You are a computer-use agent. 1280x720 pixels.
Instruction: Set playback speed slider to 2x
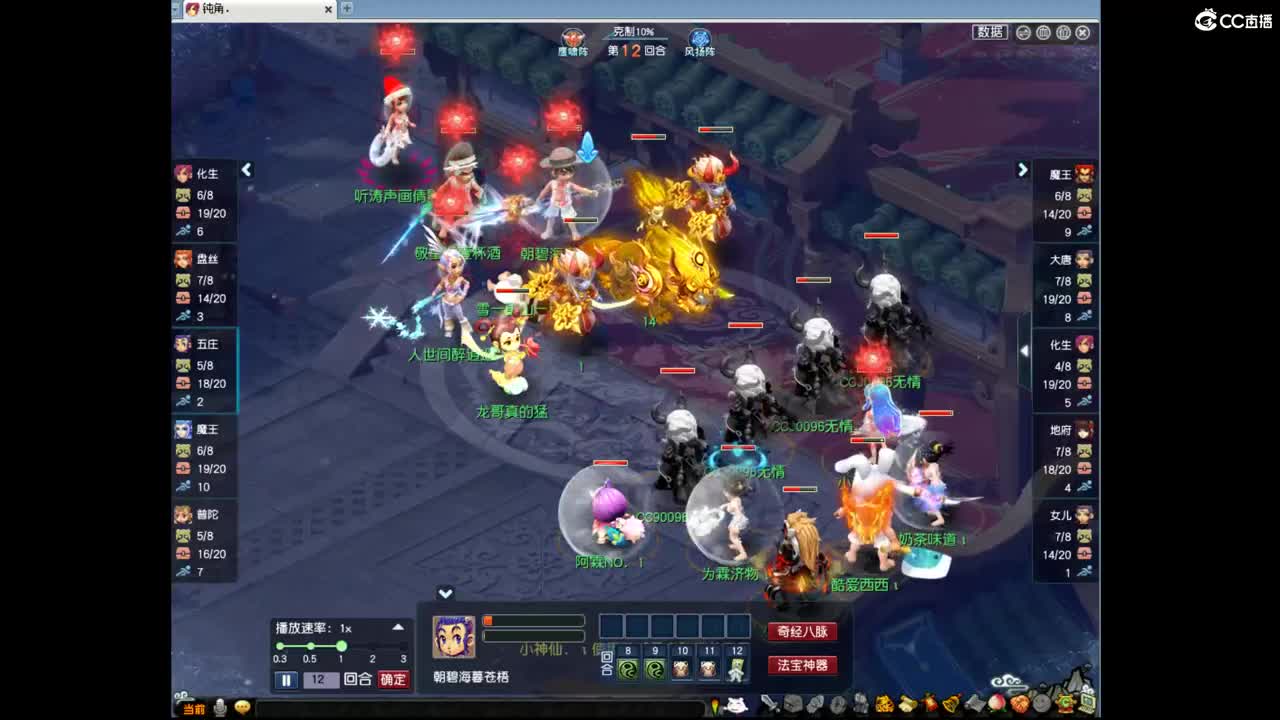(x=374, y=647)
